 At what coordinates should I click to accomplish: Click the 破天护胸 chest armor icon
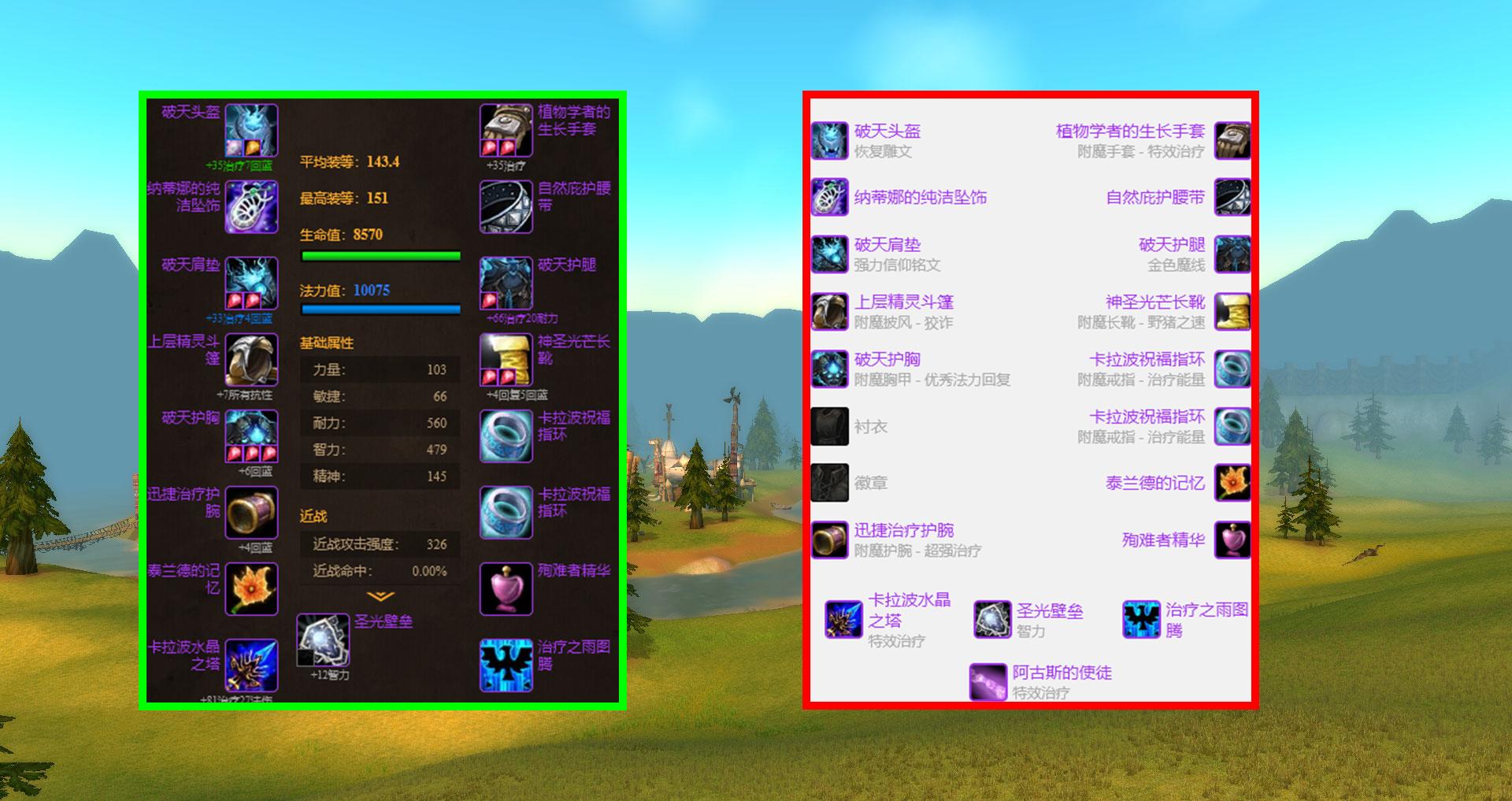pos(250,436)
